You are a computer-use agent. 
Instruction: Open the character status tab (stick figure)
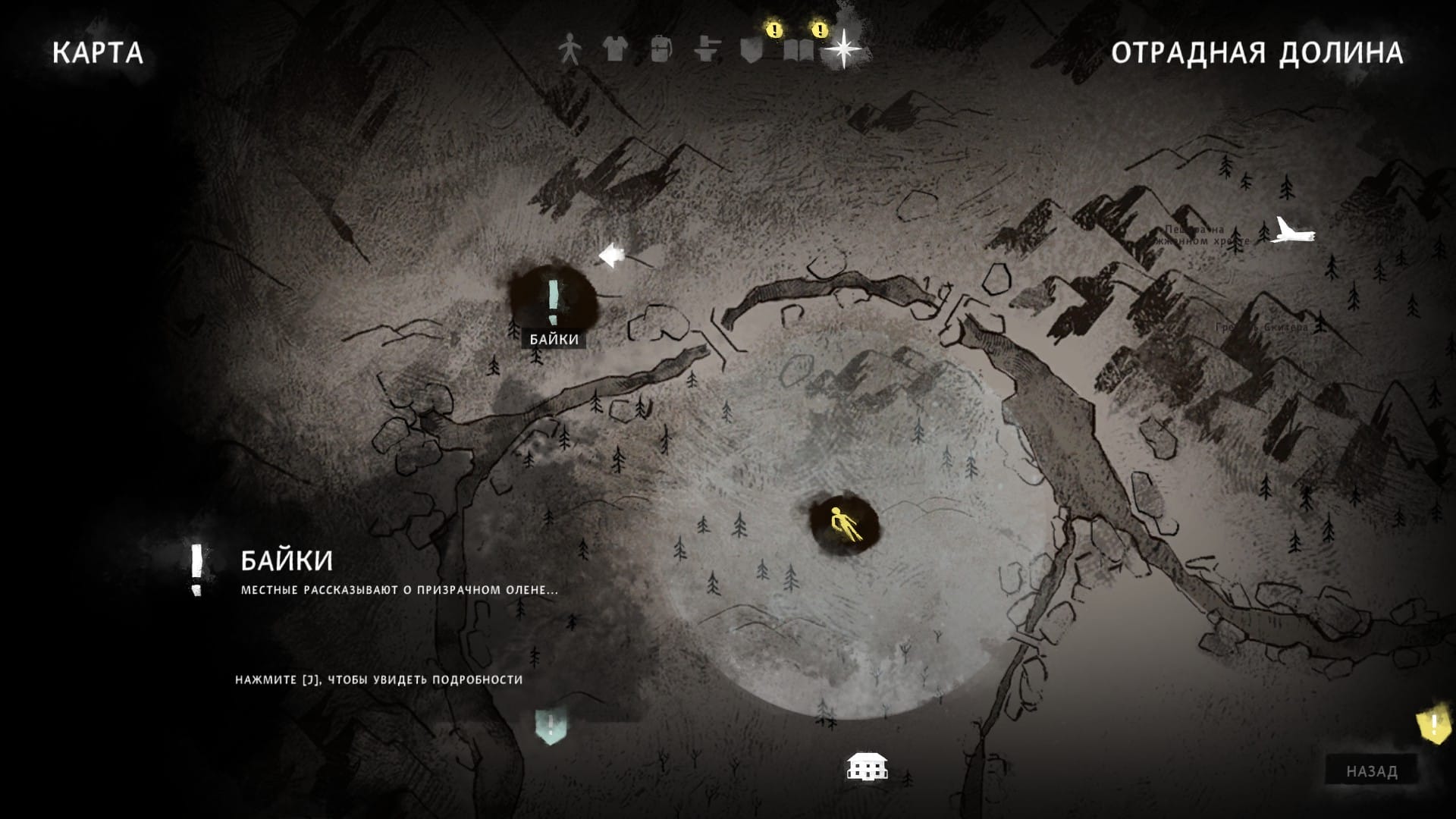568,50
